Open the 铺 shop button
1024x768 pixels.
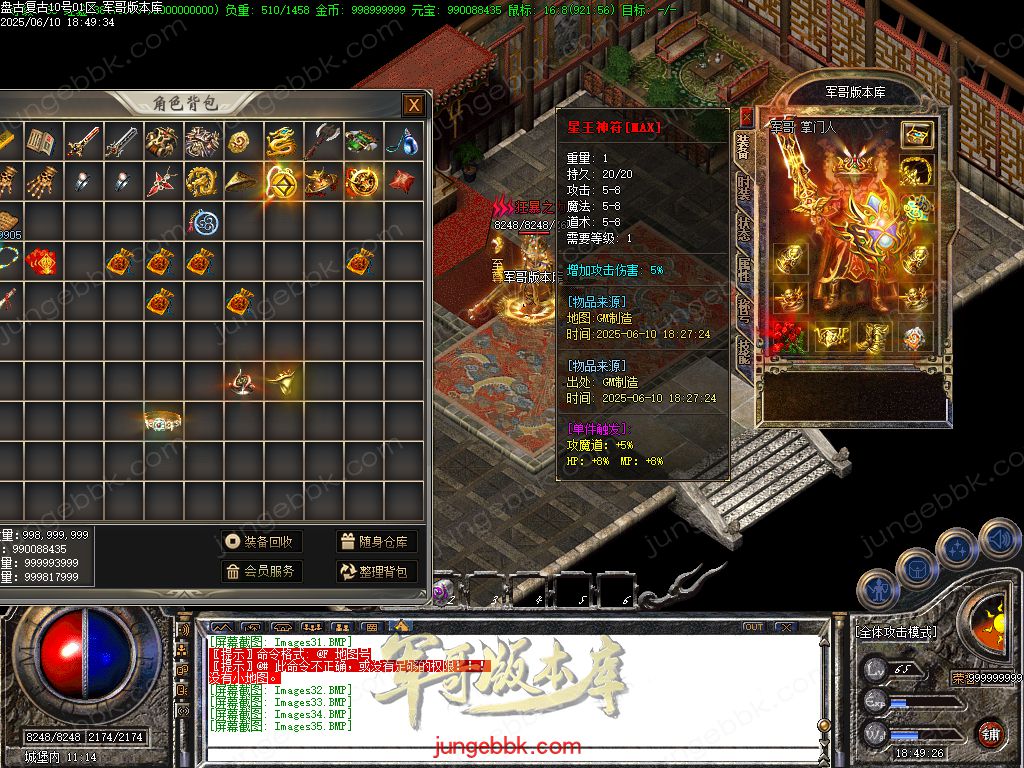pos(990,733)
